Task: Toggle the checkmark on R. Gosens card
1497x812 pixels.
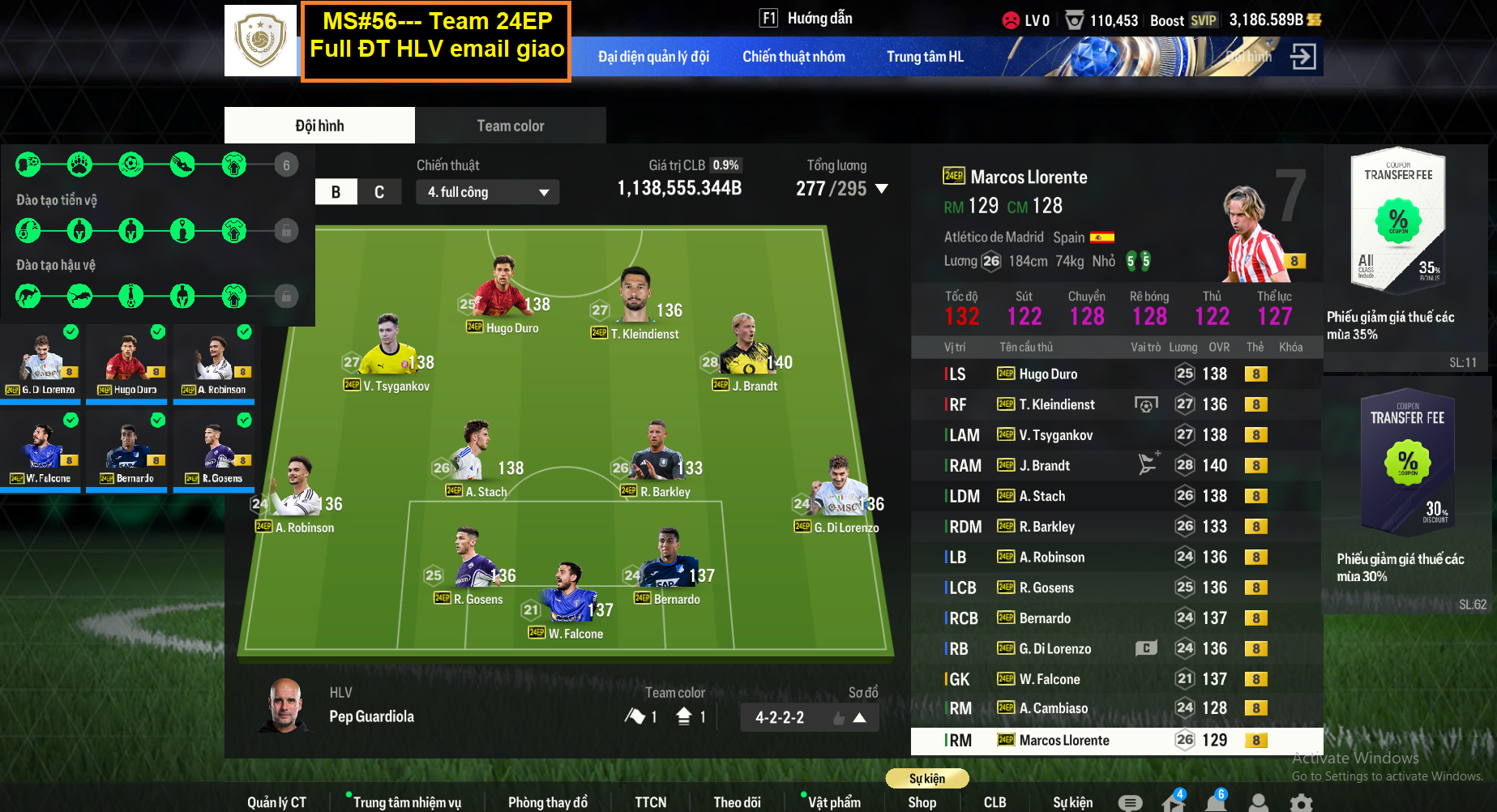Action: click(243, 421)
